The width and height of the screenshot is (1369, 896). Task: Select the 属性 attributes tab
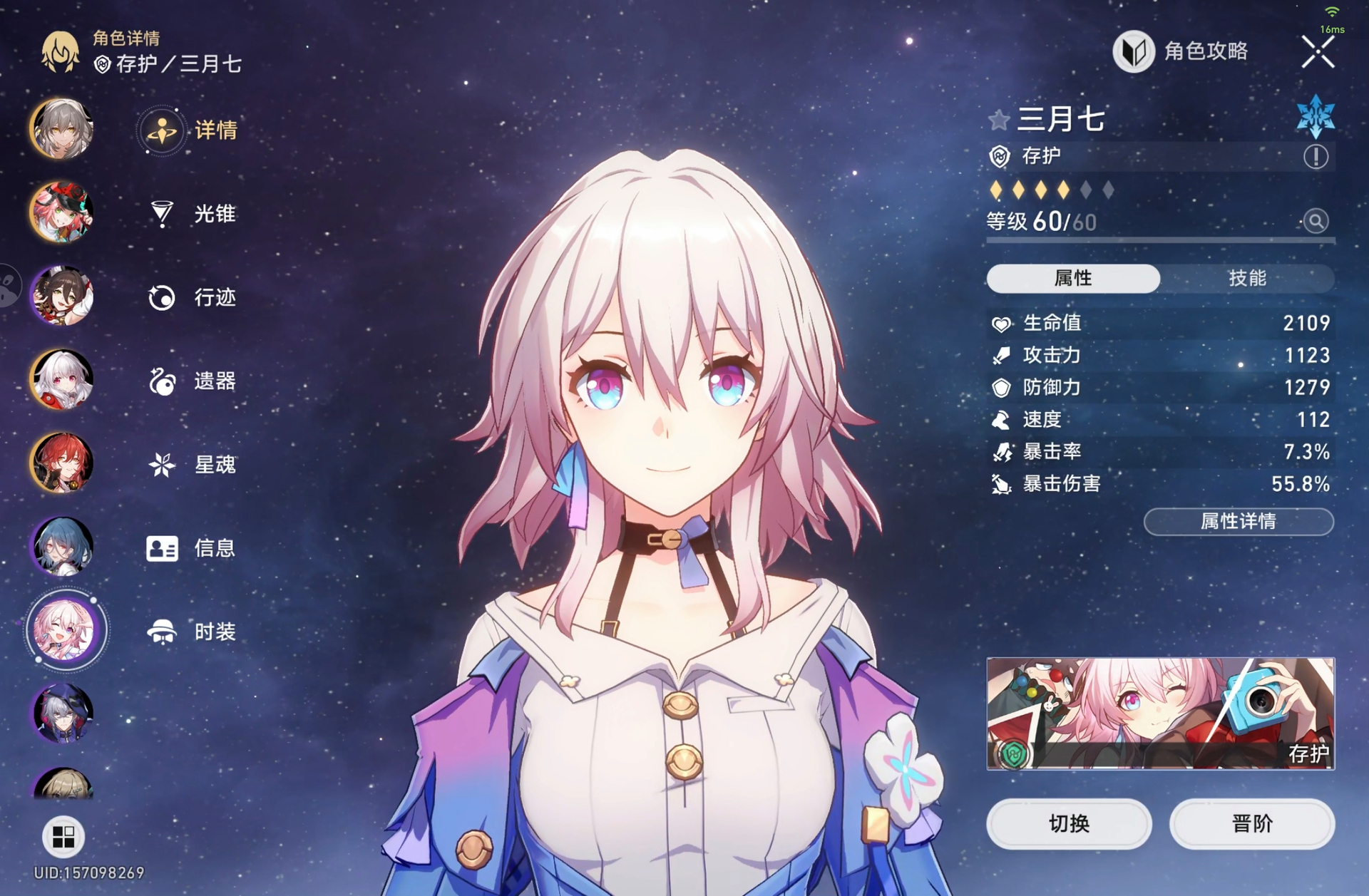1073,278
